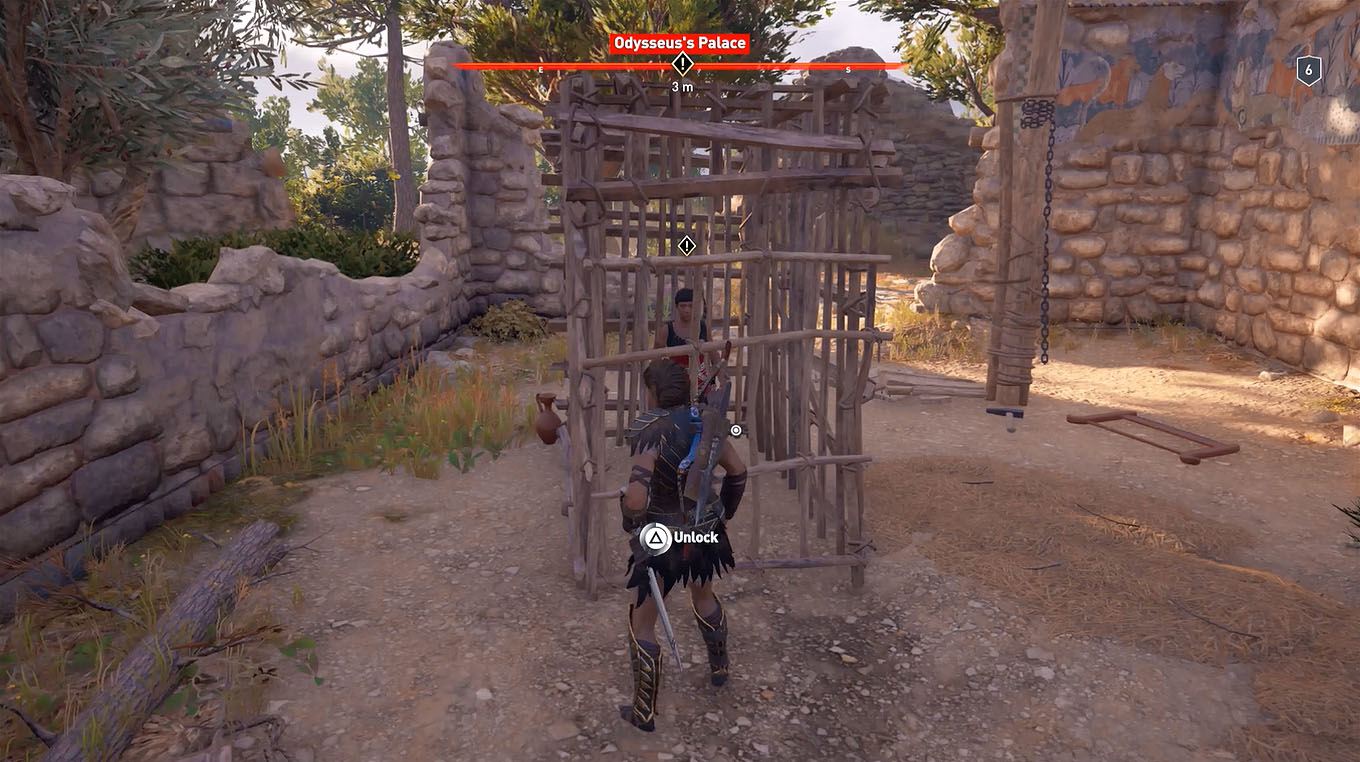Click the 3 m distance label

(x=684, y=86)
